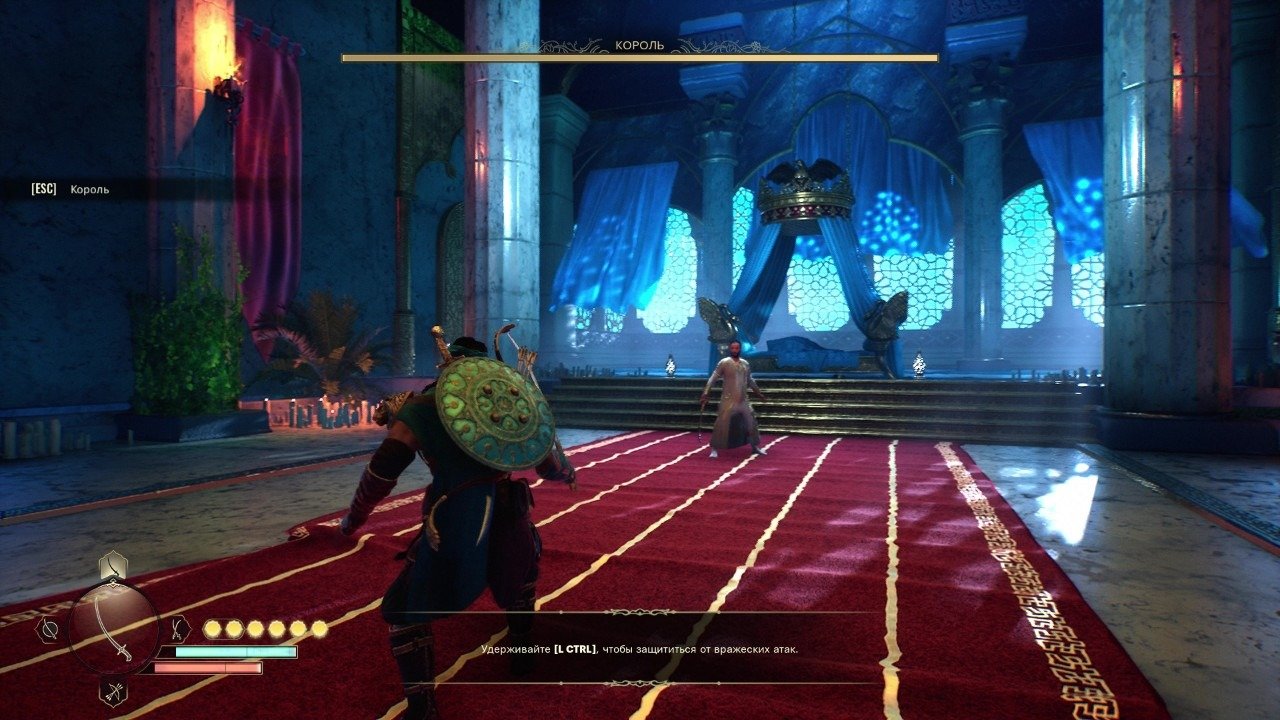Open the Король objective tracker entry
Image resolution: width=1280 pixels, height=720 pixels.
pos(90,189)
